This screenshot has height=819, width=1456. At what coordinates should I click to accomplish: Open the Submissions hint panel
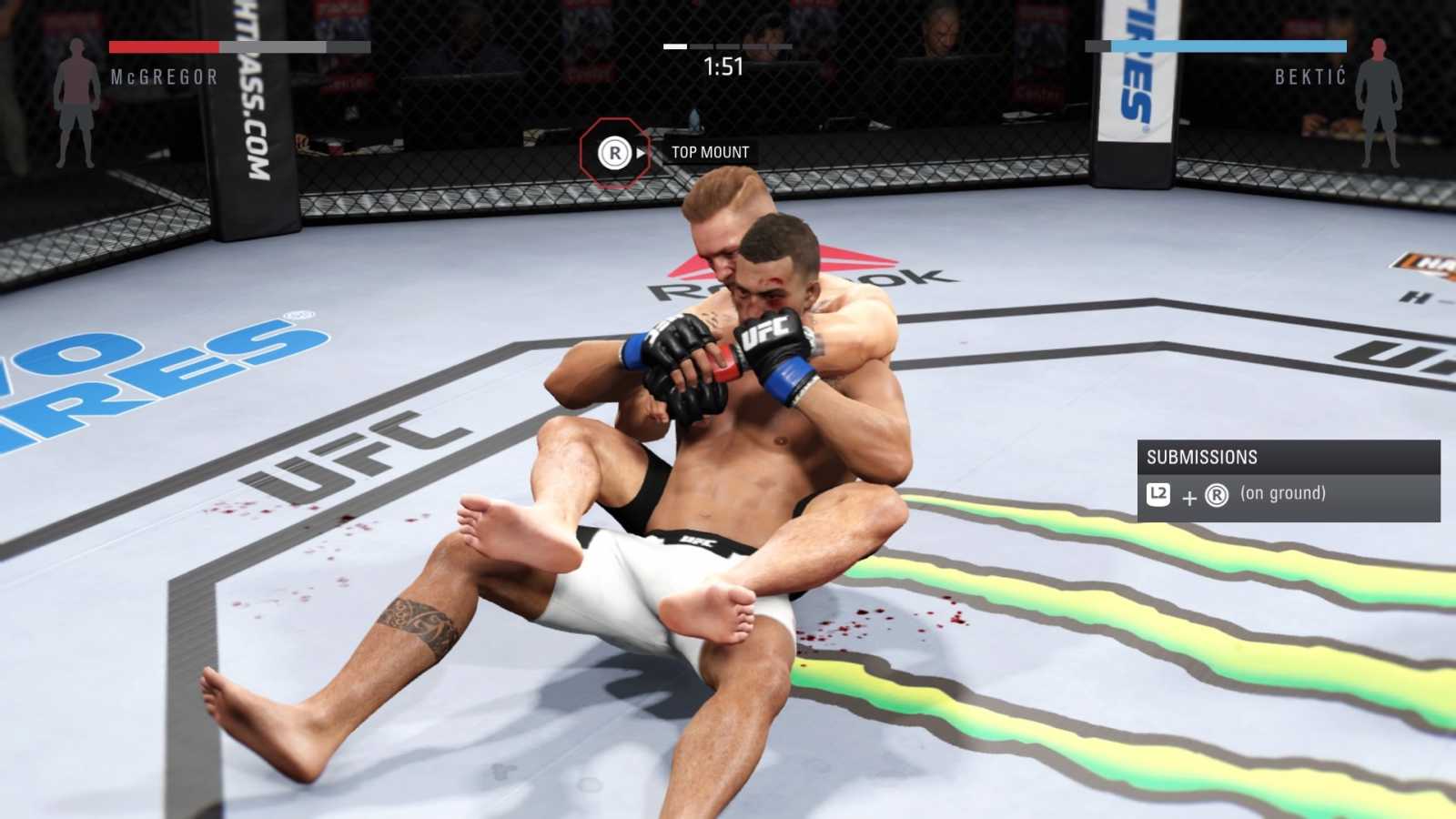point(1288,480)
